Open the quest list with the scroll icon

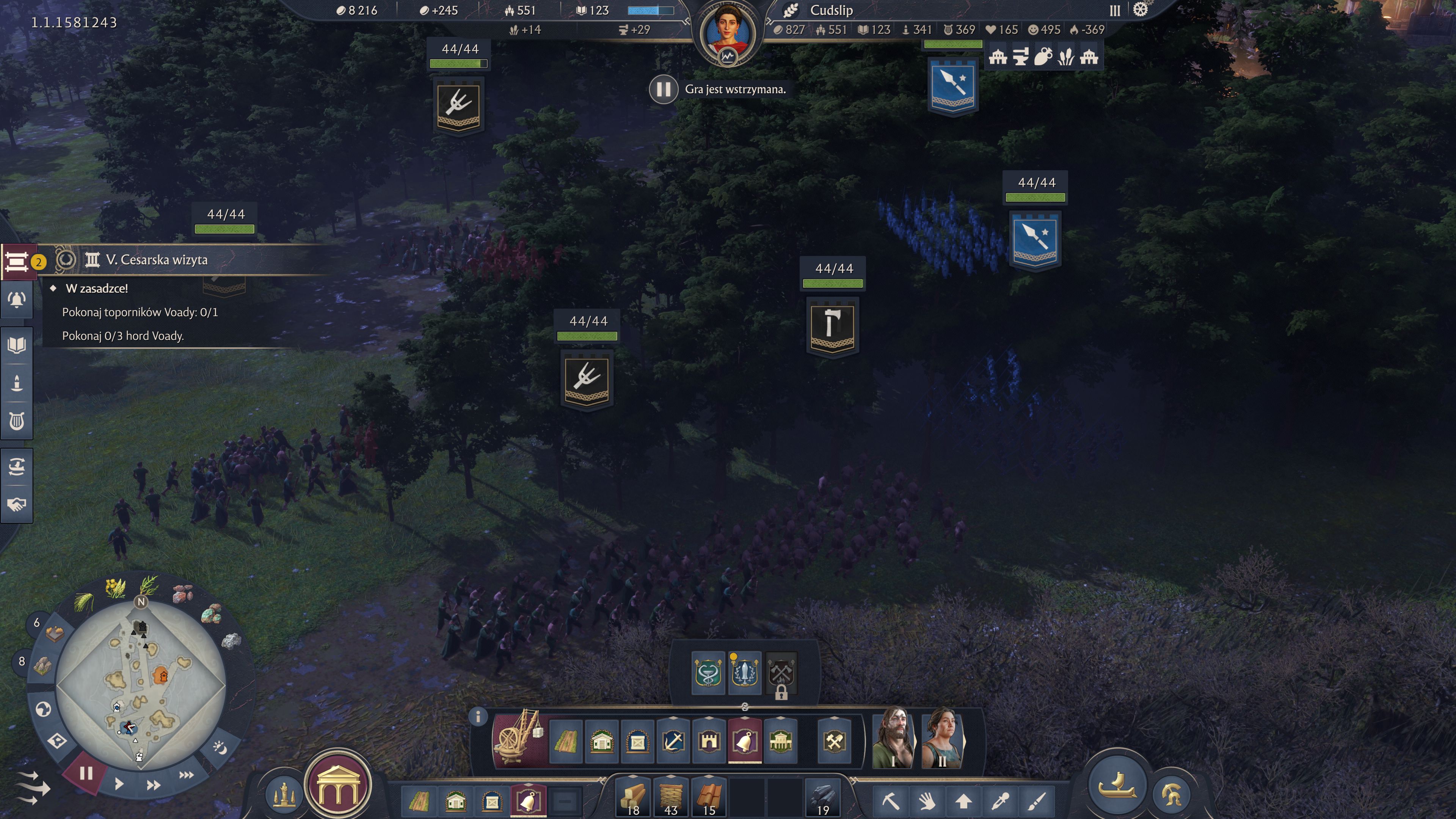tap(17, 262)
